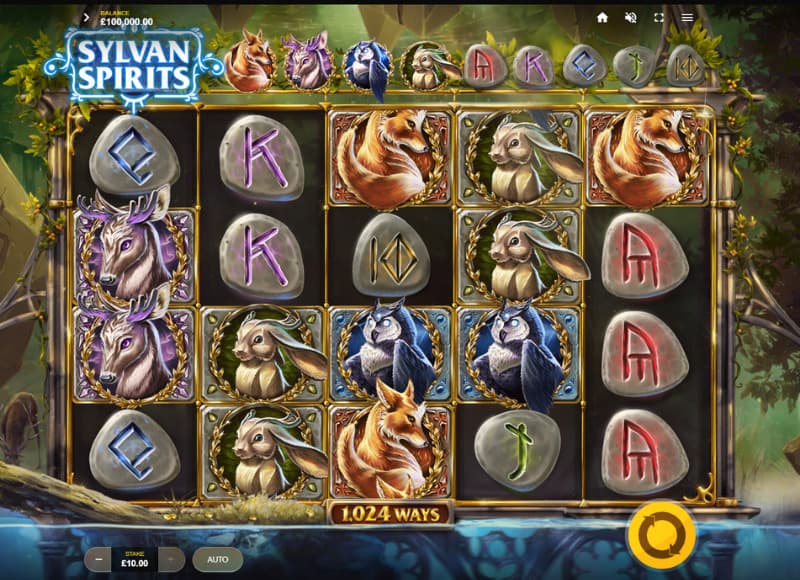Open the AUTO spin options
The image size is (800, 580).
click(217, 559)
